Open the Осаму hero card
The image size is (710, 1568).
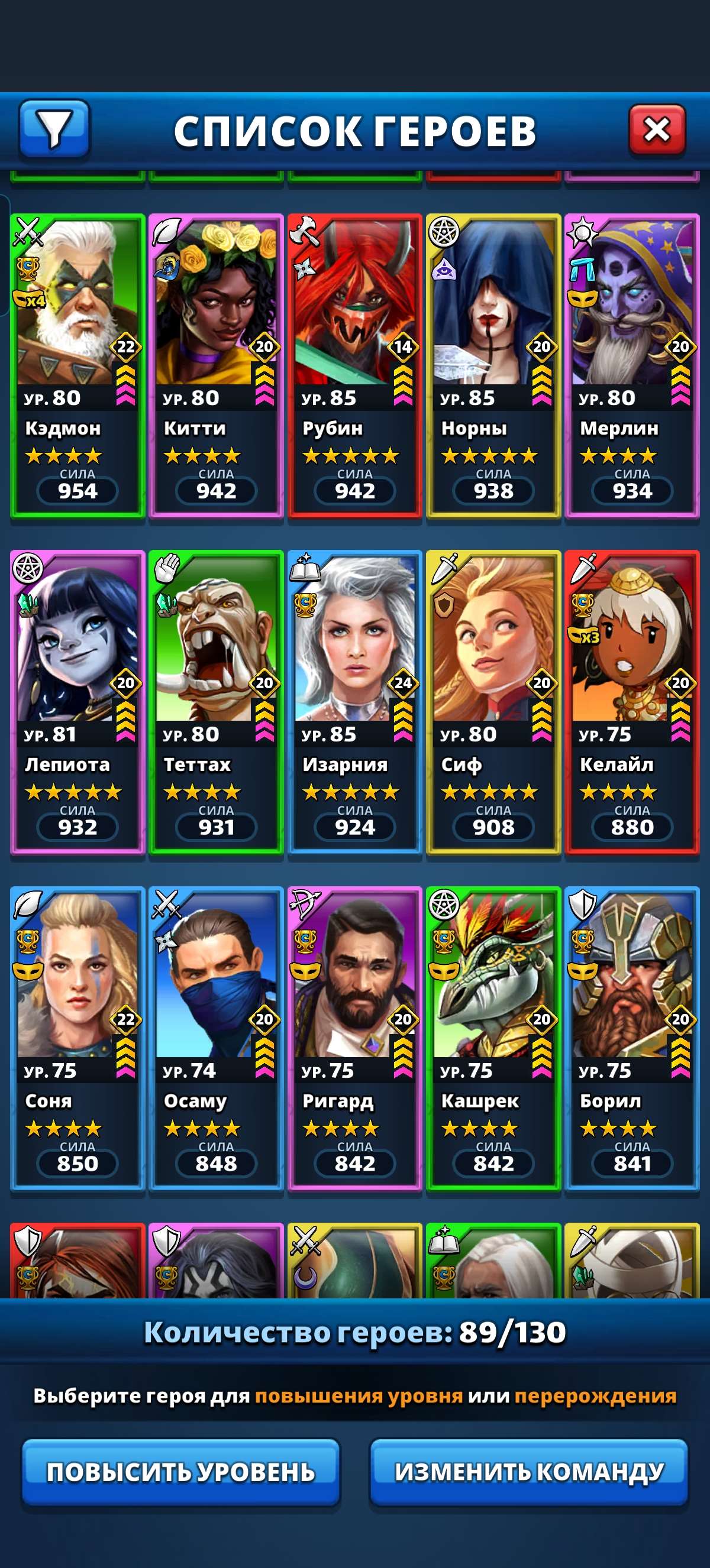(216, 1038)
